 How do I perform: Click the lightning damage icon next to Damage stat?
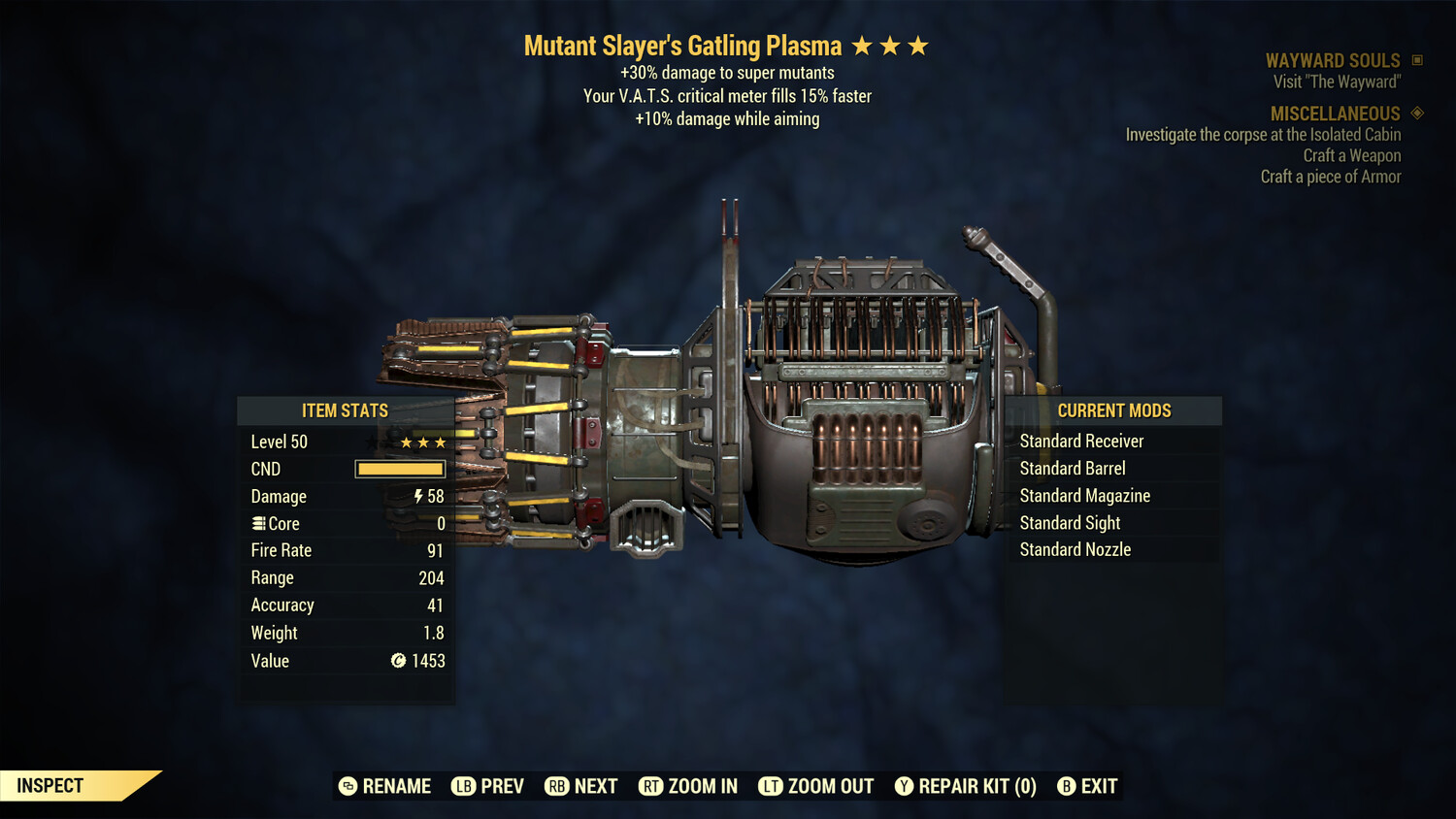[419, 496]
